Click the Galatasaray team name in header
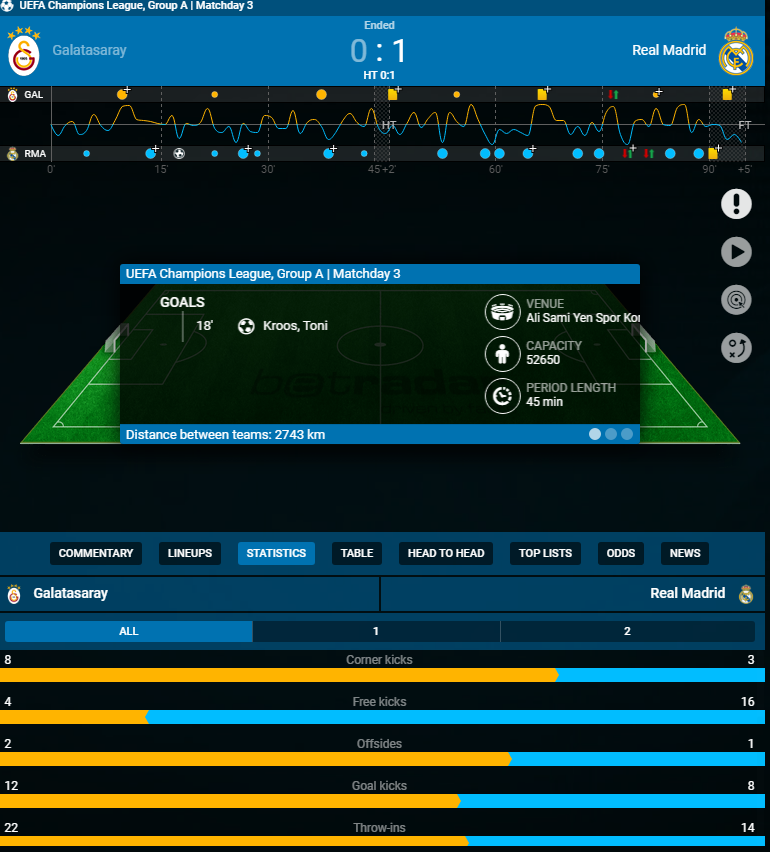The height and width of the screenshot is (852, 770). (90, 50)
